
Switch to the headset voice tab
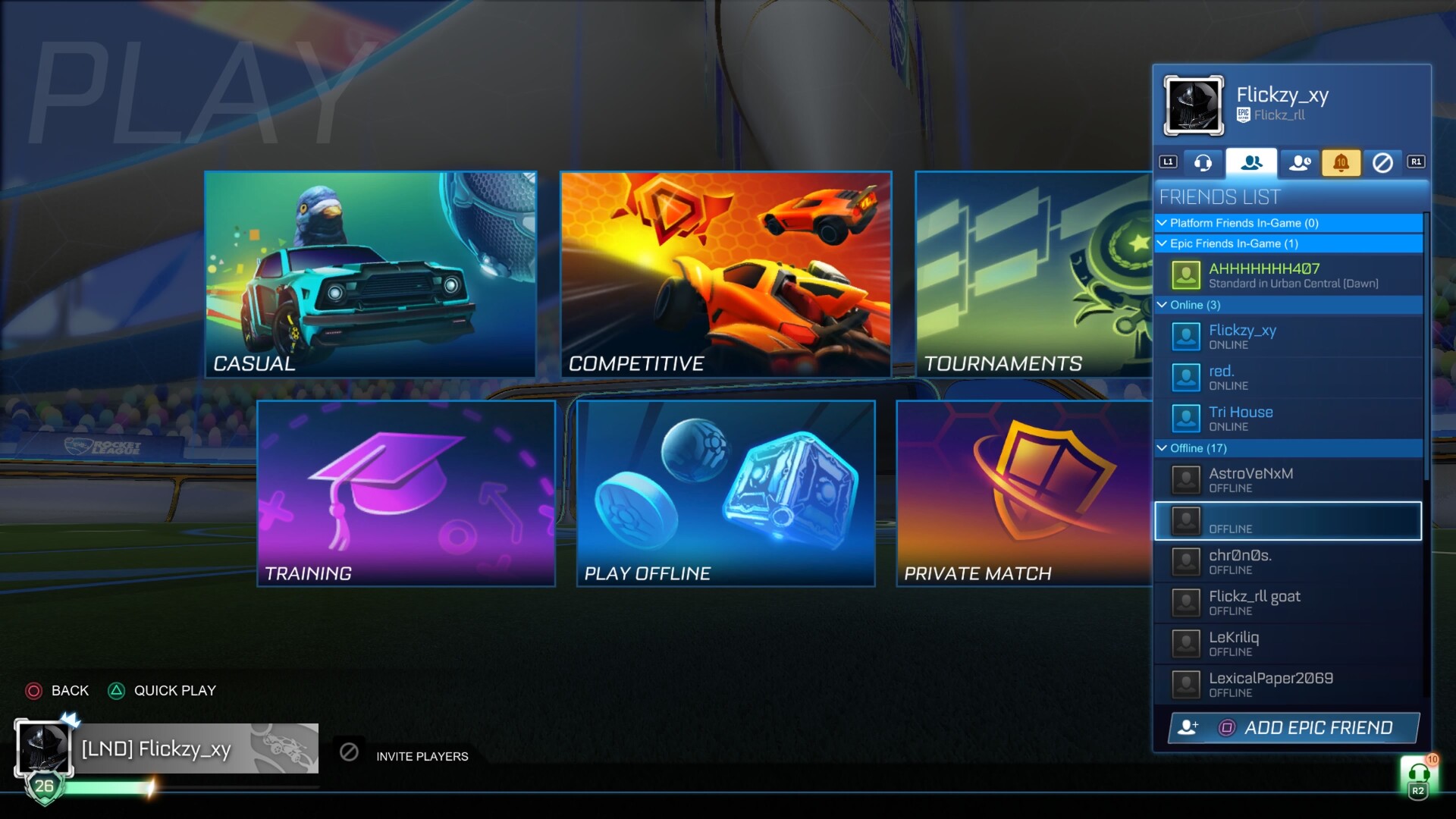tap(1203, 162)
